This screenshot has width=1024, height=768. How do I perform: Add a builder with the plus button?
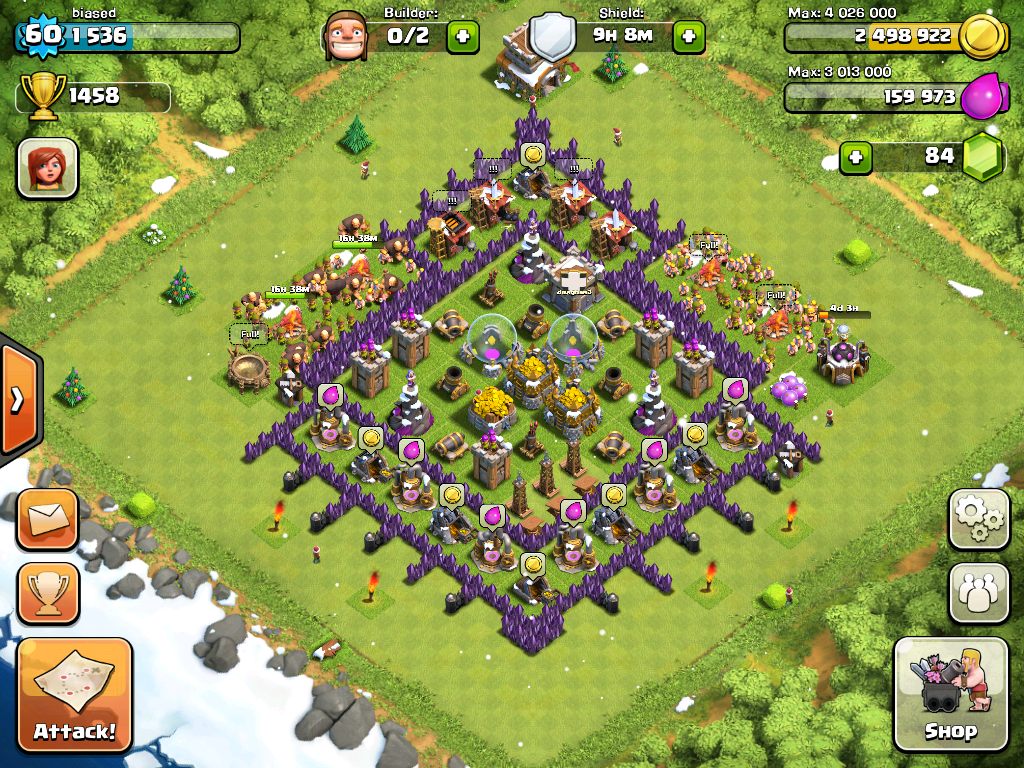click(x=462, y=37)
